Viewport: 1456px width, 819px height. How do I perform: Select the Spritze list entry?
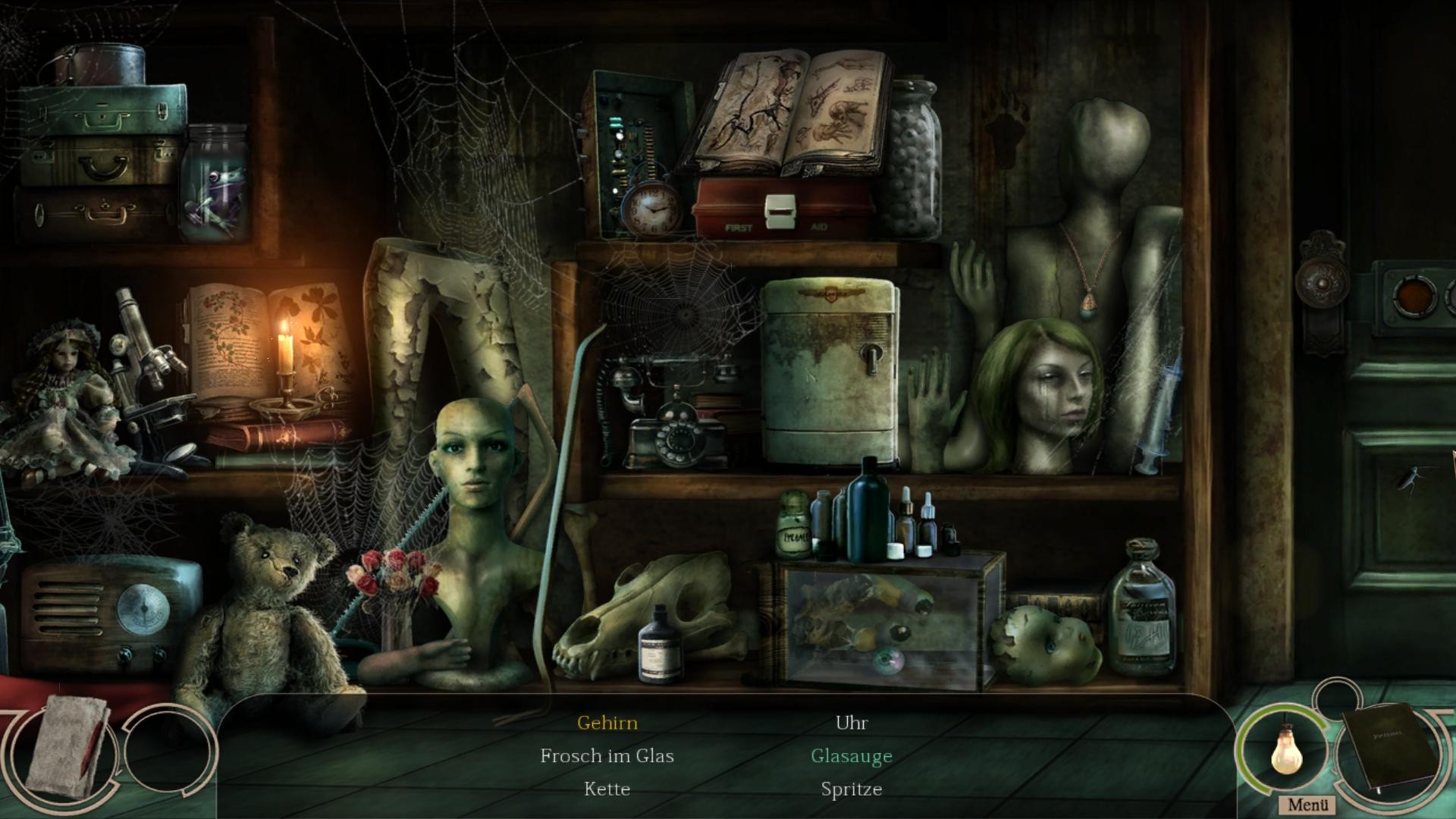851,789
